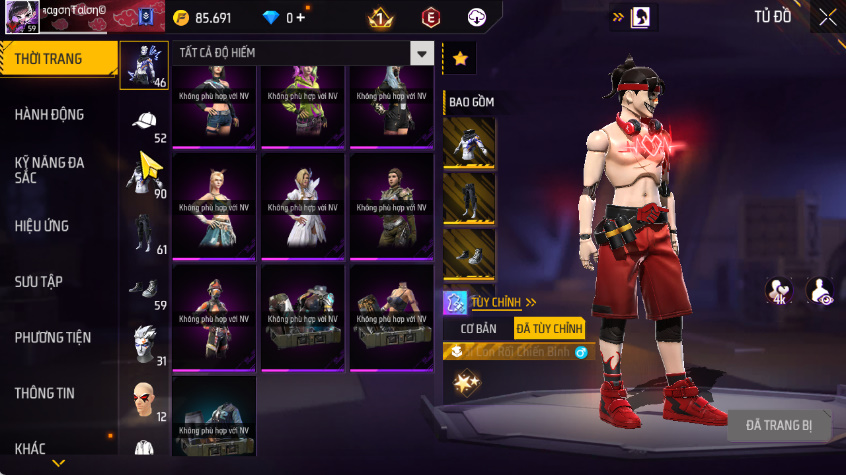Toggle the eye view icon beside the character

coord(821,290)
